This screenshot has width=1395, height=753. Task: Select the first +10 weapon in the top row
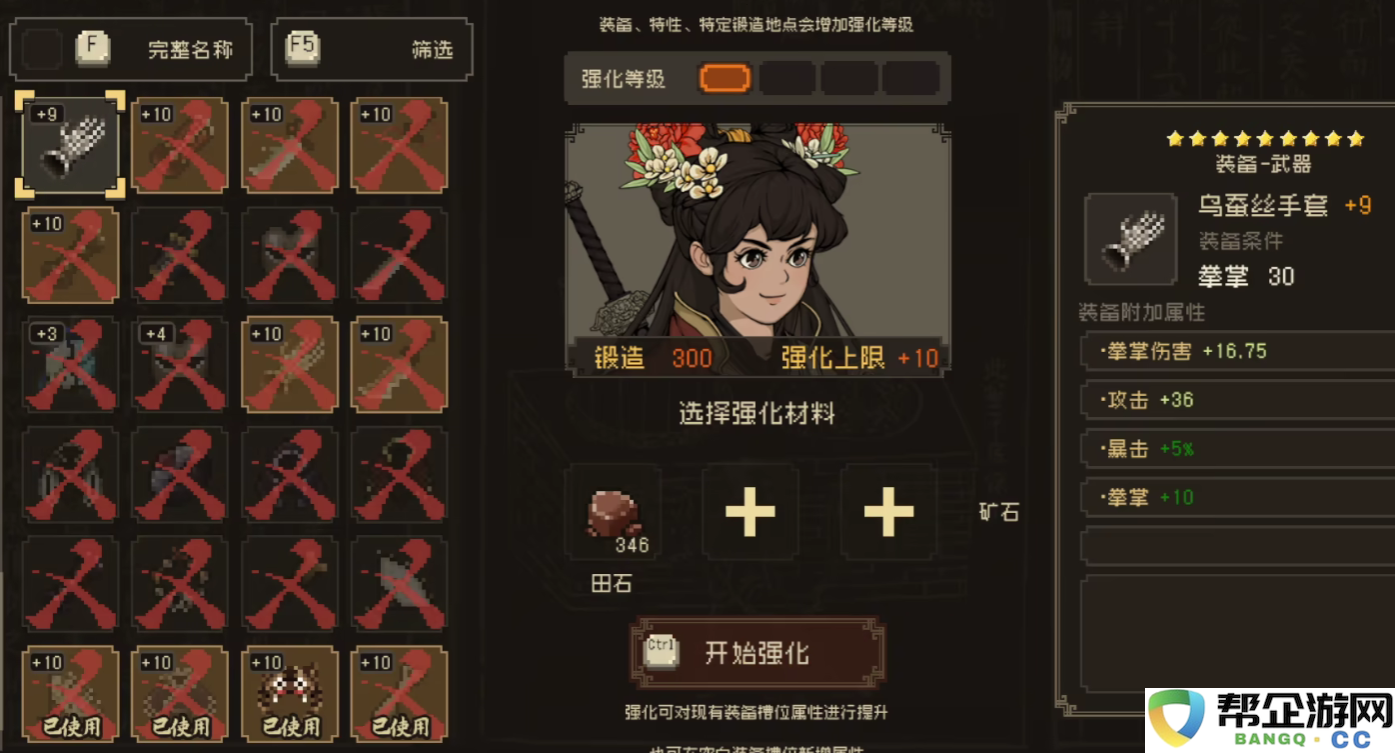pos(180,145)
